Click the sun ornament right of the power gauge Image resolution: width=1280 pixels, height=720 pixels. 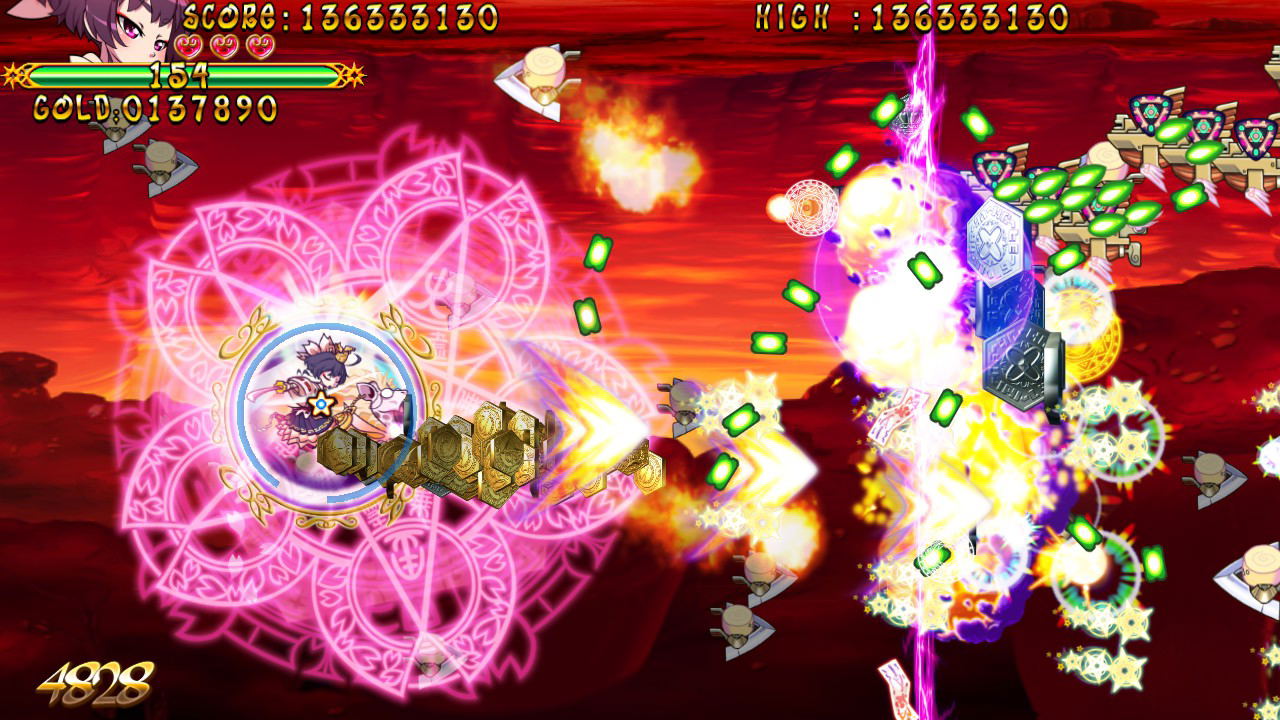tap(354, 73)
